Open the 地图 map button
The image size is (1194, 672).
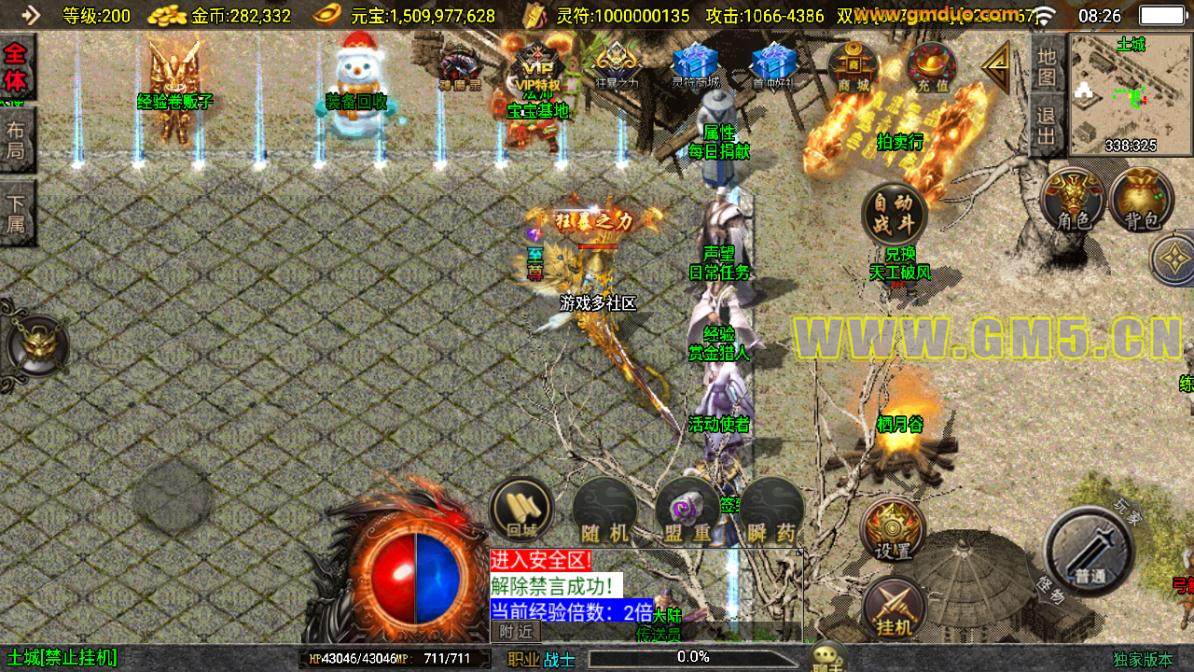pyautogui.click(x=1046, y=65)
